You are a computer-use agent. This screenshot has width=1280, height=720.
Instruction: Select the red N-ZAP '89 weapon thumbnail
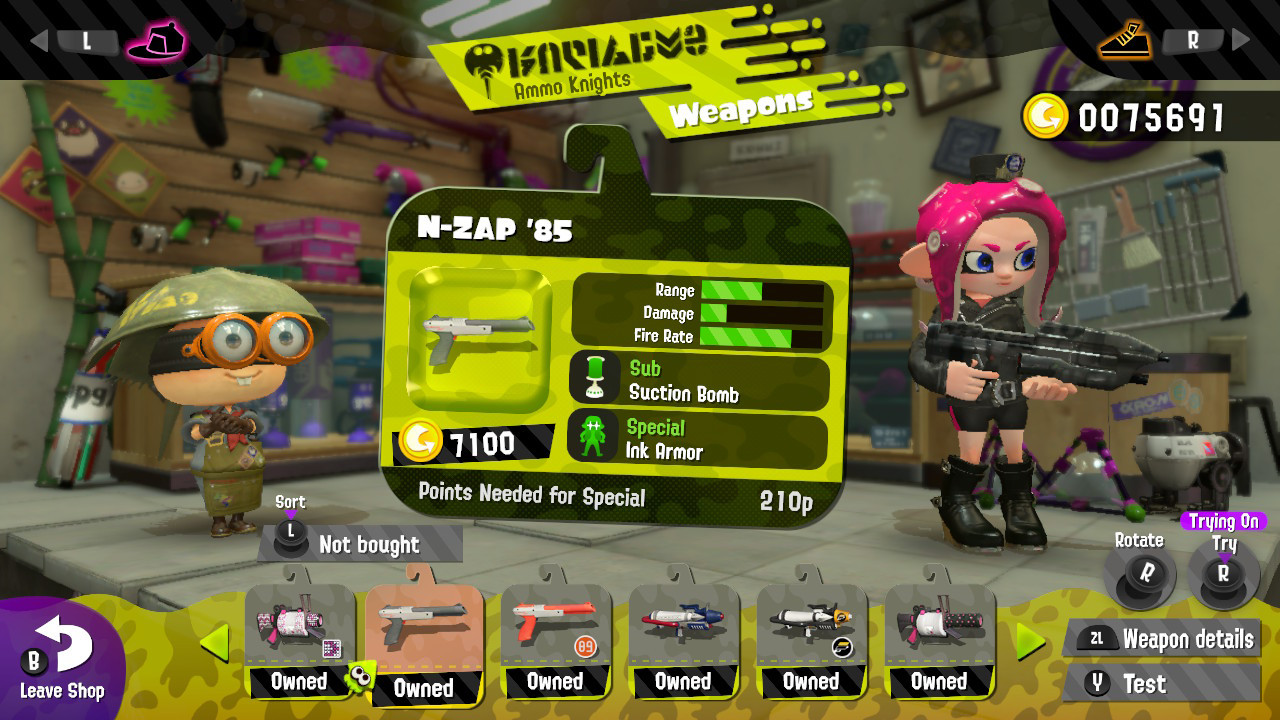tap(556, 620)
